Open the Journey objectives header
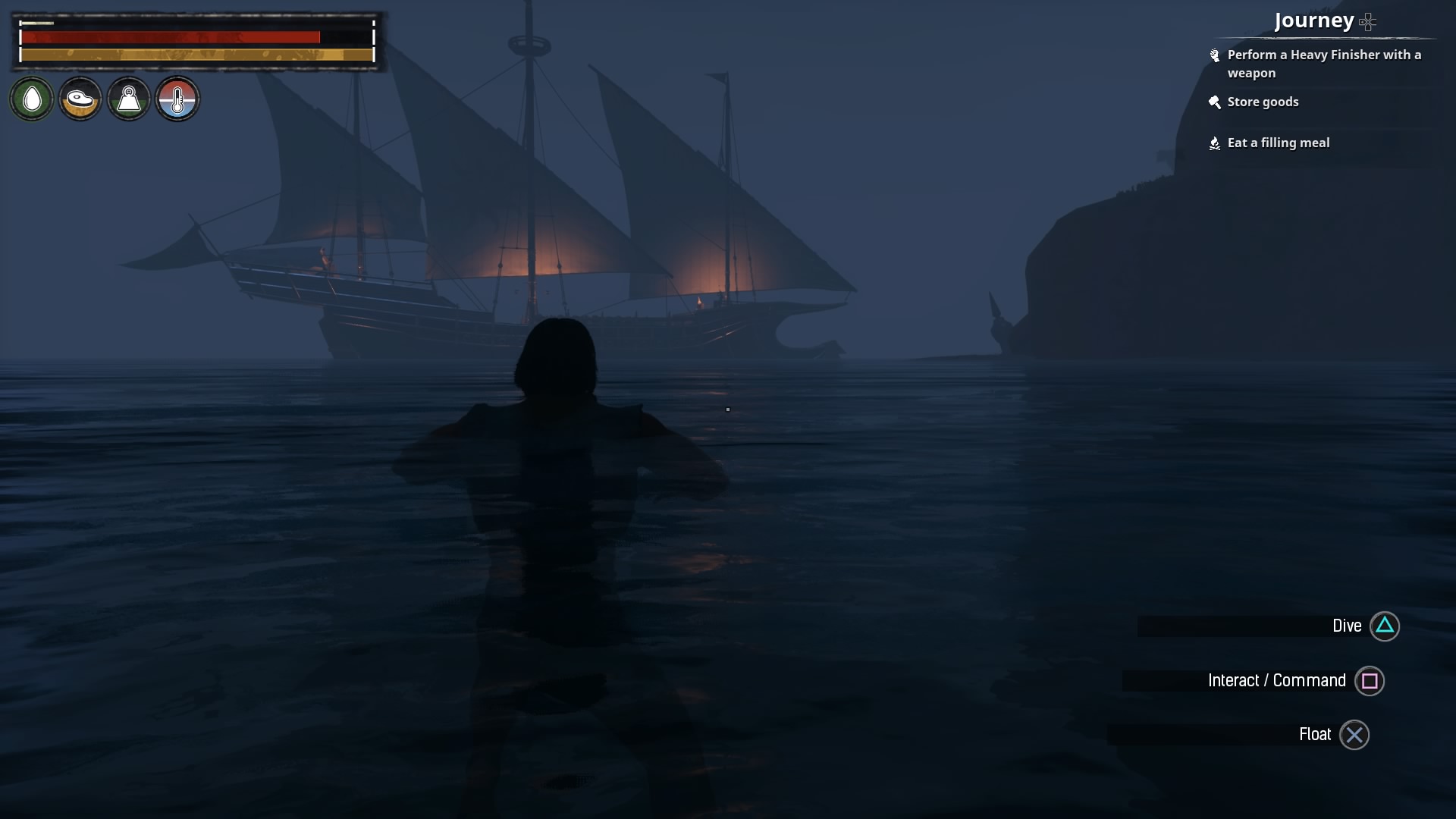The height and width of the screenshot is (819, 1456). [x=1314, y=20]
